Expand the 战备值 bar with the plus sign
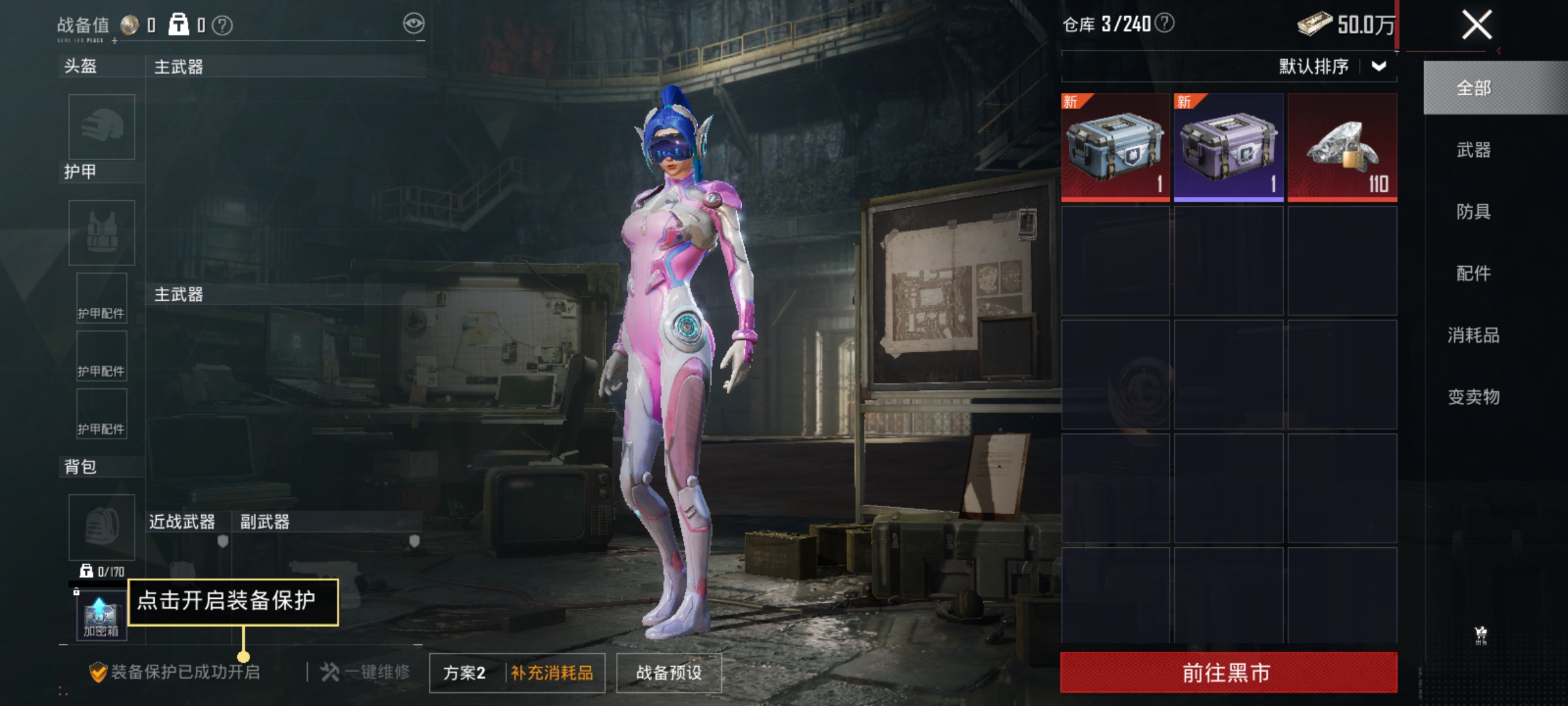The height and width of the screenshot is (706, 1568). pos(114,41)
